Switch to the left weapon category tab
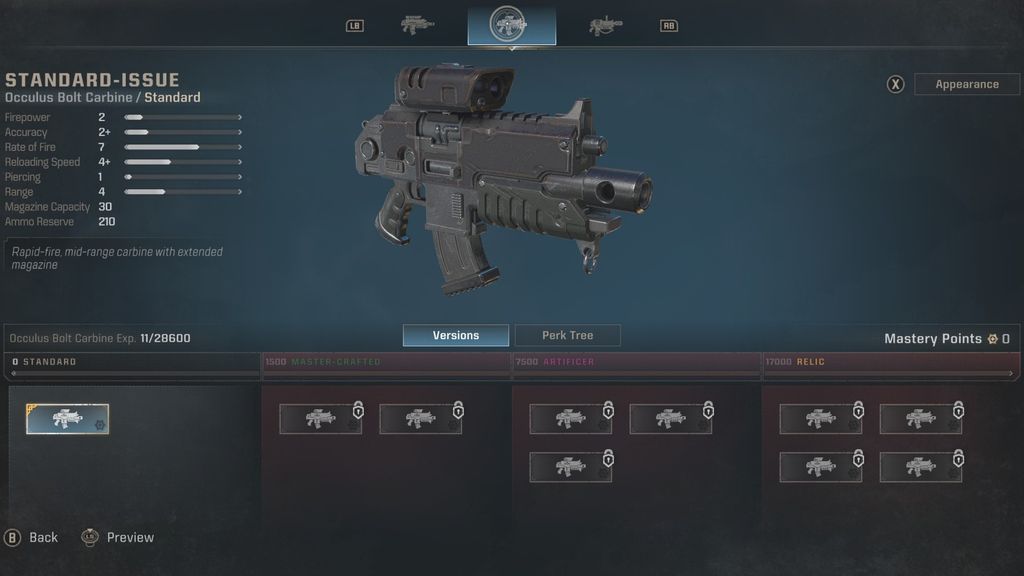 click(416, 25)
